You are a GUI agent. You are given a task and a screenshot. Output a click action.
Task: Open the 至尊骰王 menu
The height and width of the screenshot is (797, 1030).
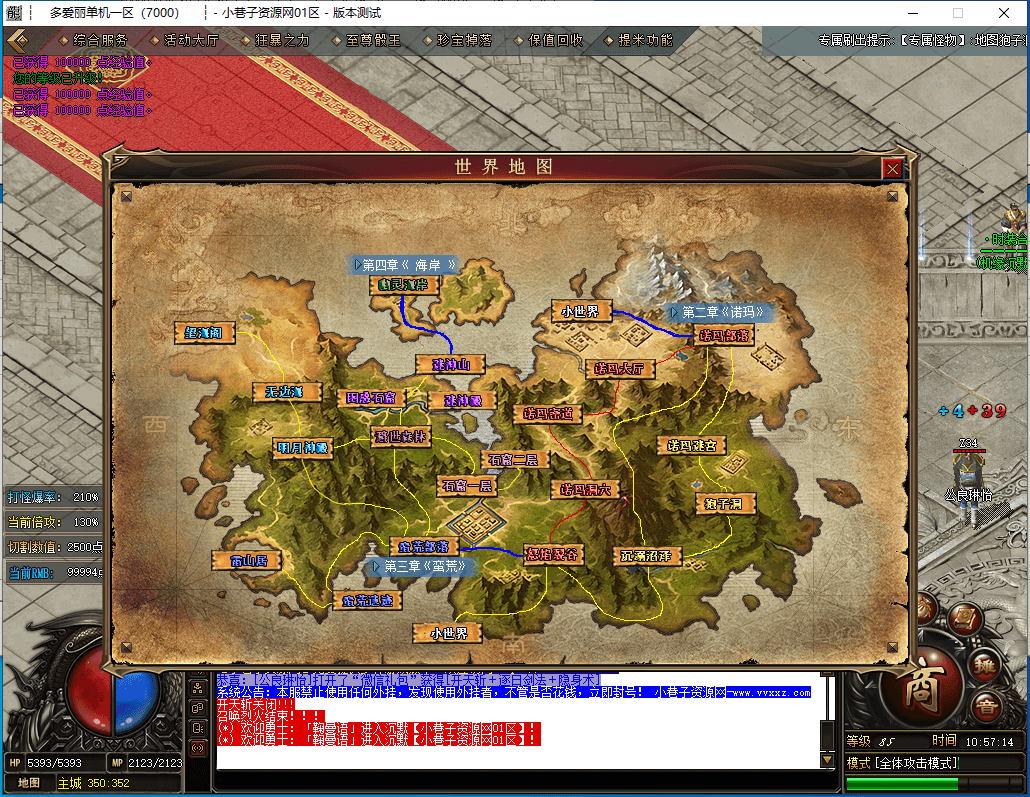click(373, 41)
